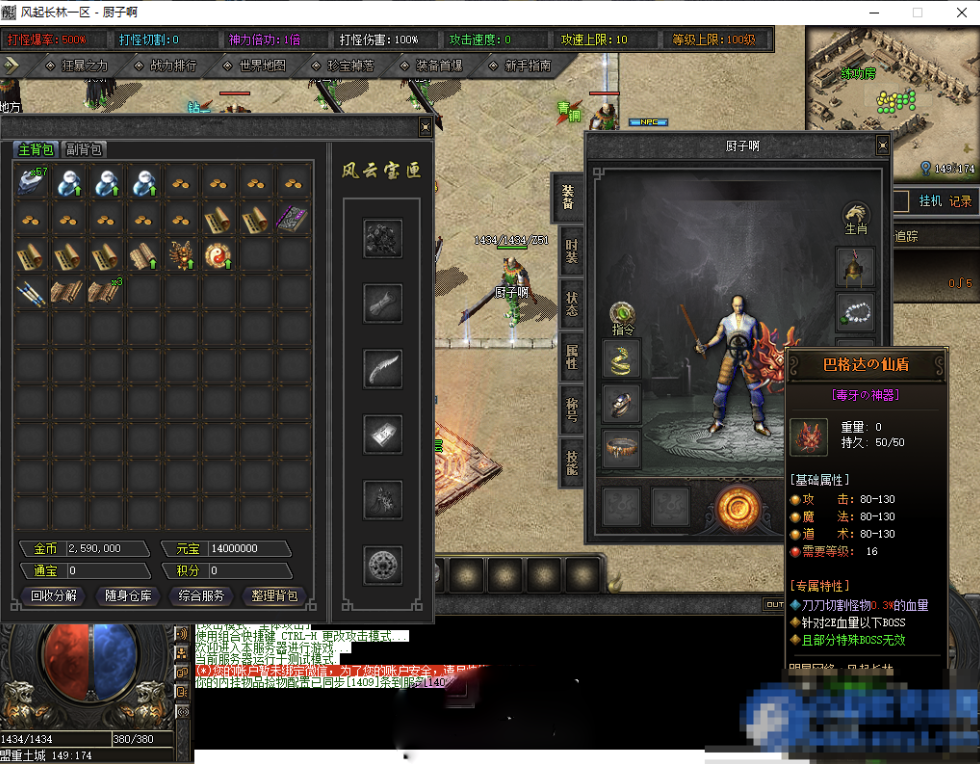Select the yin-yang item in the backpack
Image resolution: width=980 pixels, height=764 pixels.
(217, 255)
